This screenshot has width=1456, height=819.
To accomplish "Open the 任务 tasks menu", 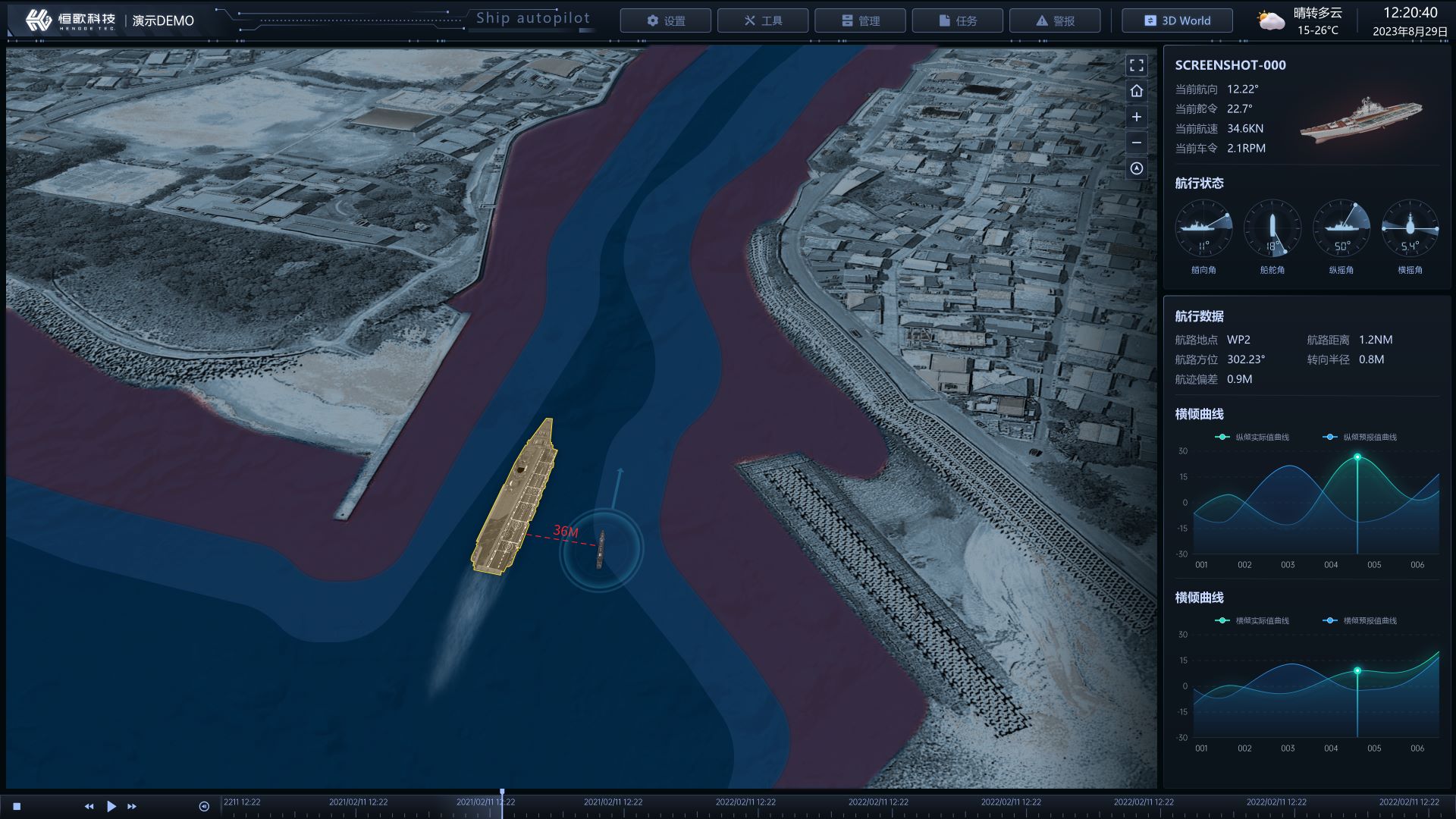I will (x=957, y=20).
